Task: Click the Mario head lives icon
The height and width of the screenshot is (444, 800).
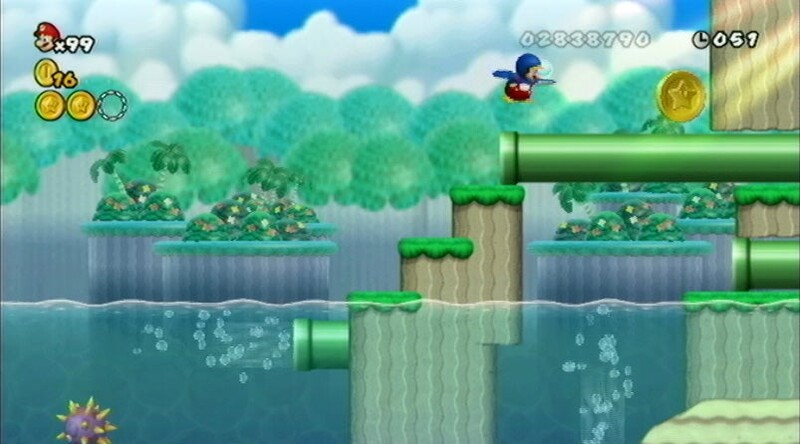Action: [x=45, y=36]
